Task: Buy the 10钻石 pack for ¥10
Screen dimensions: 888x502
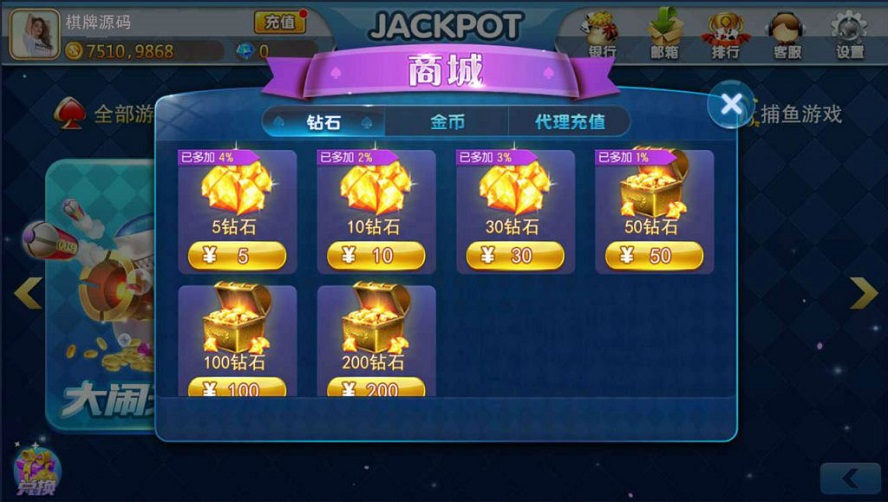Action: (376, 256)
